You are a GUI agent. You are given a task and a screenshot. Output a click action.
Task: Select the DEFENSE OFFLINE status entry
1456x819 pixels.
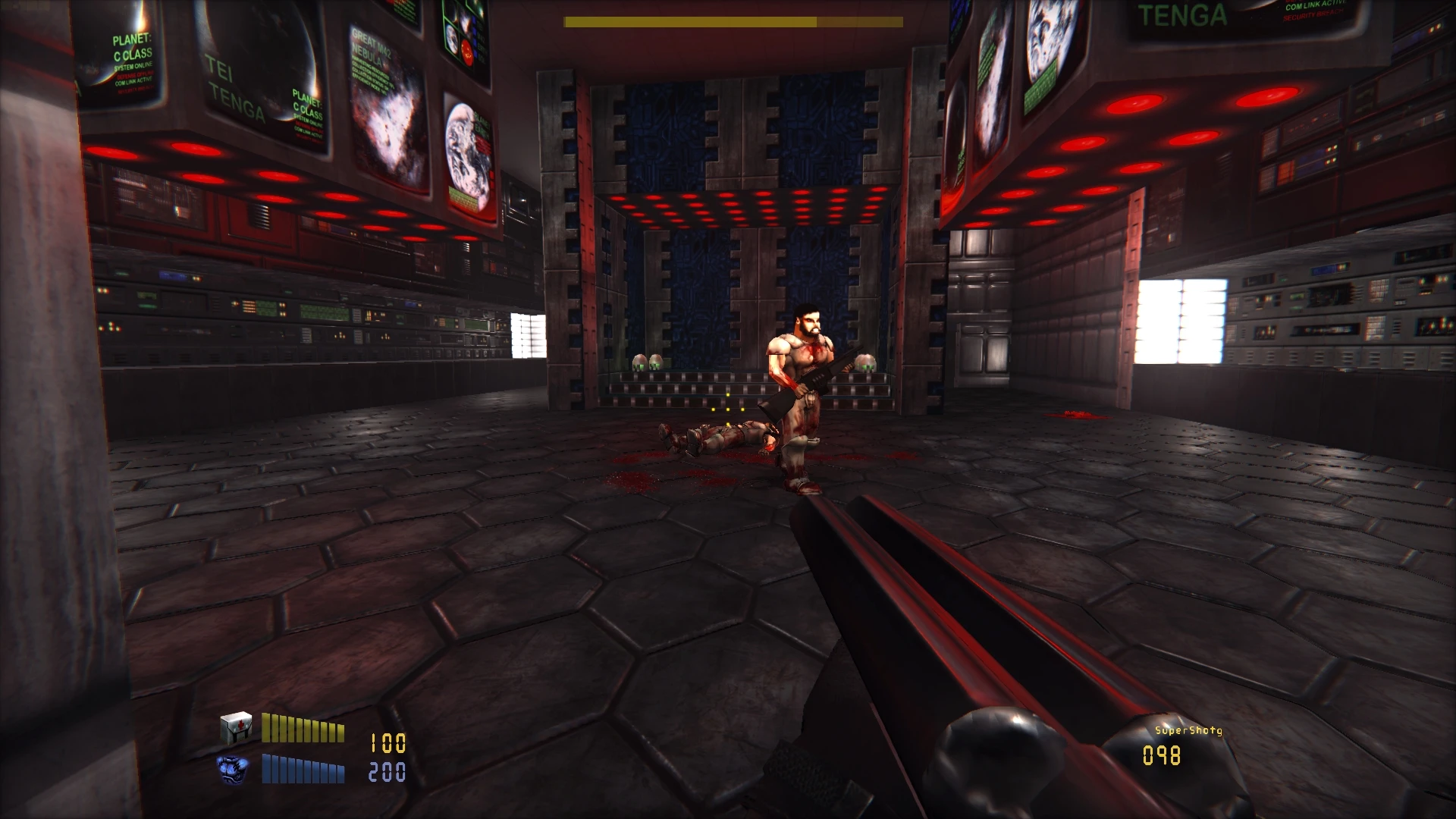(133, 76)
